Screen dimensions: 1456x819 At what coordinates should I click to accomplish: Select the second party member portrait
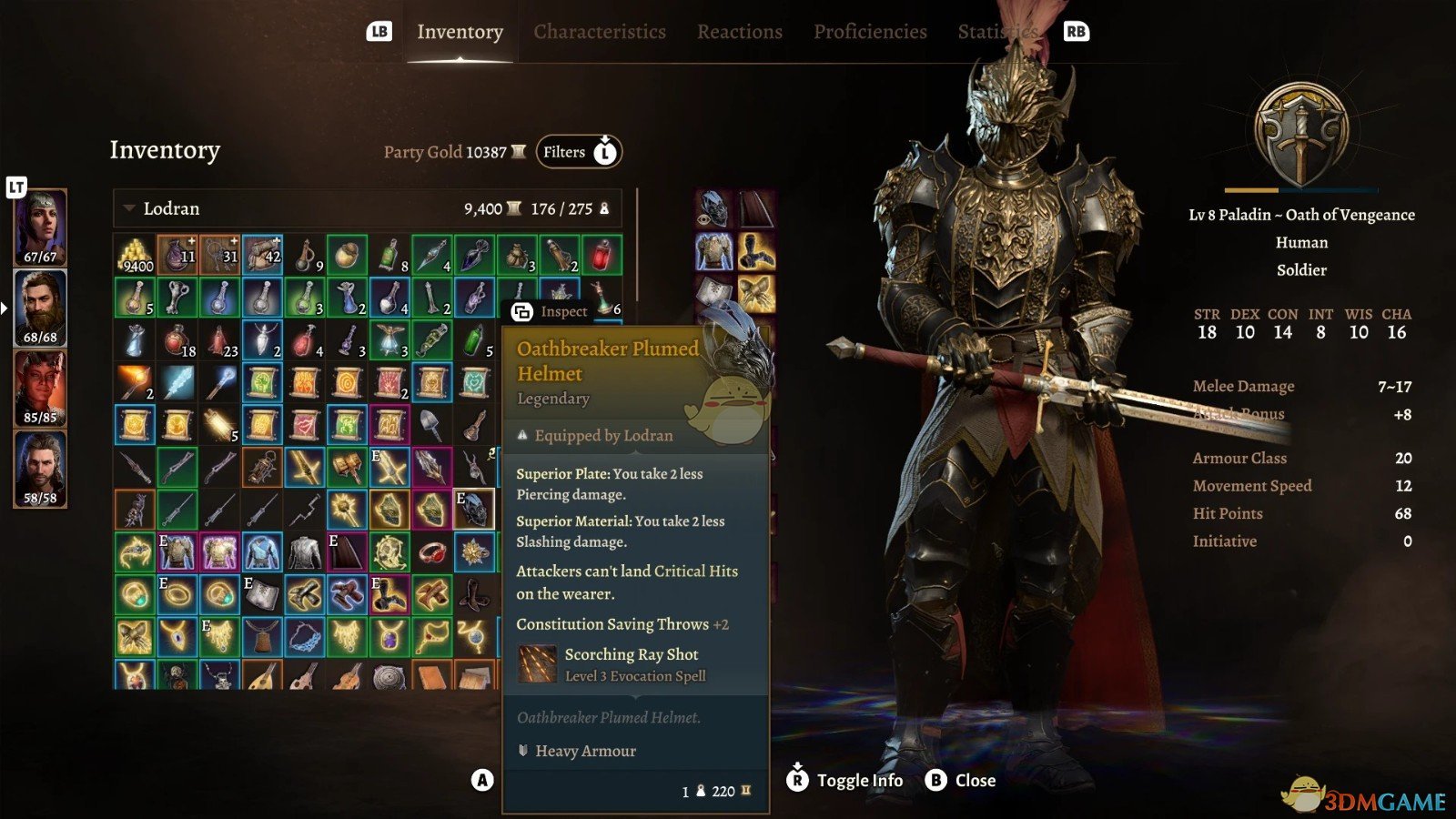point(40,308)
